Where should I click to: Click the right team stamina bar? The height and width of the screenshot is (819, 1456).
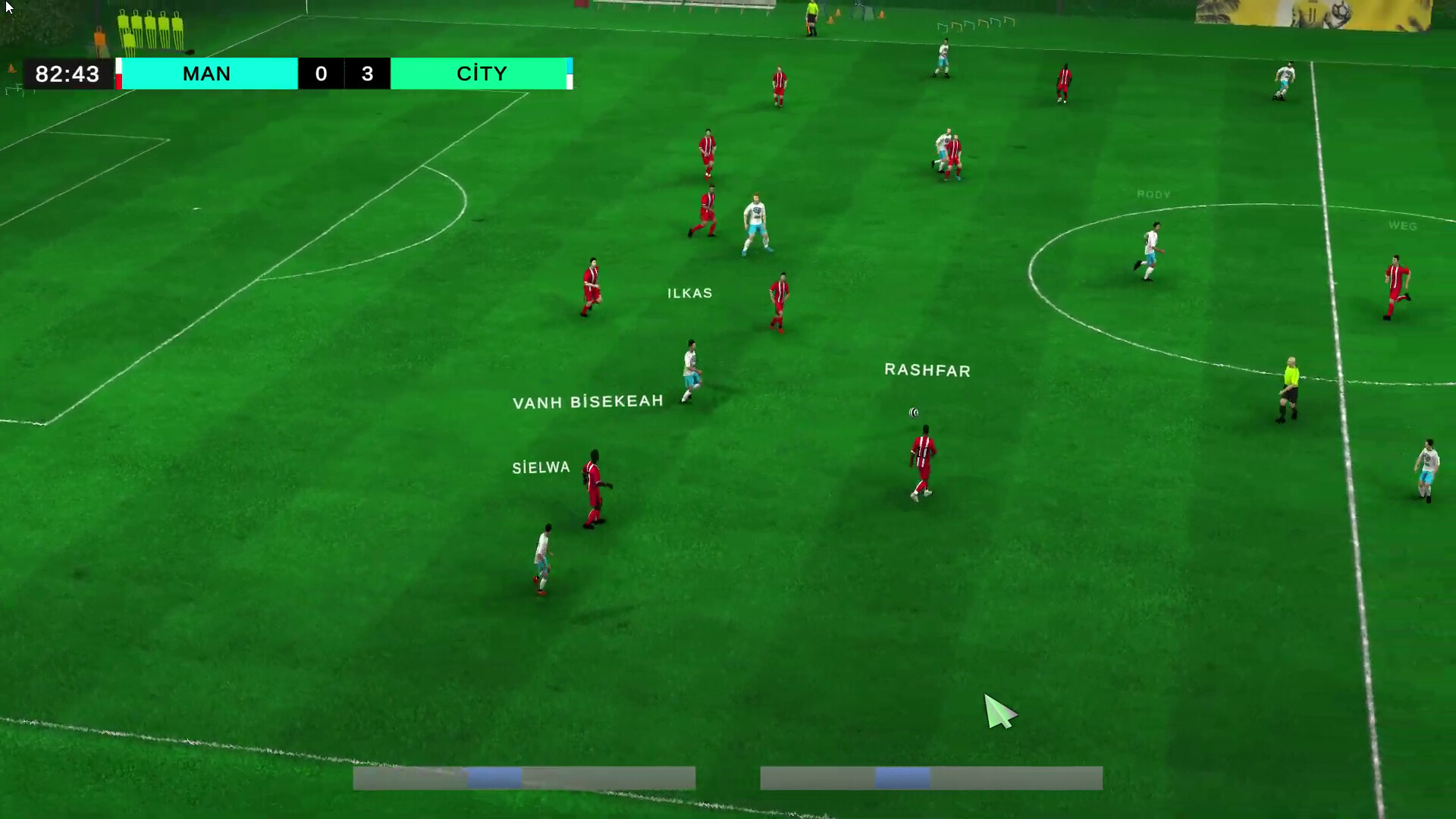pyautogui.click(x=931, y=778)
